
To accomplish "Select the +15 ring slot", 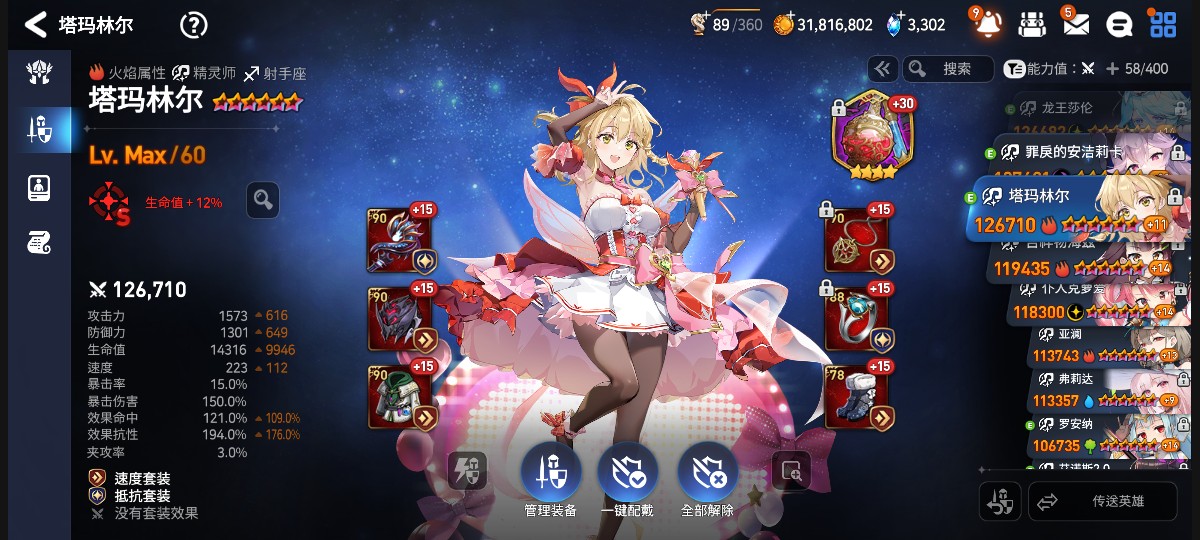I will [857, 317].
